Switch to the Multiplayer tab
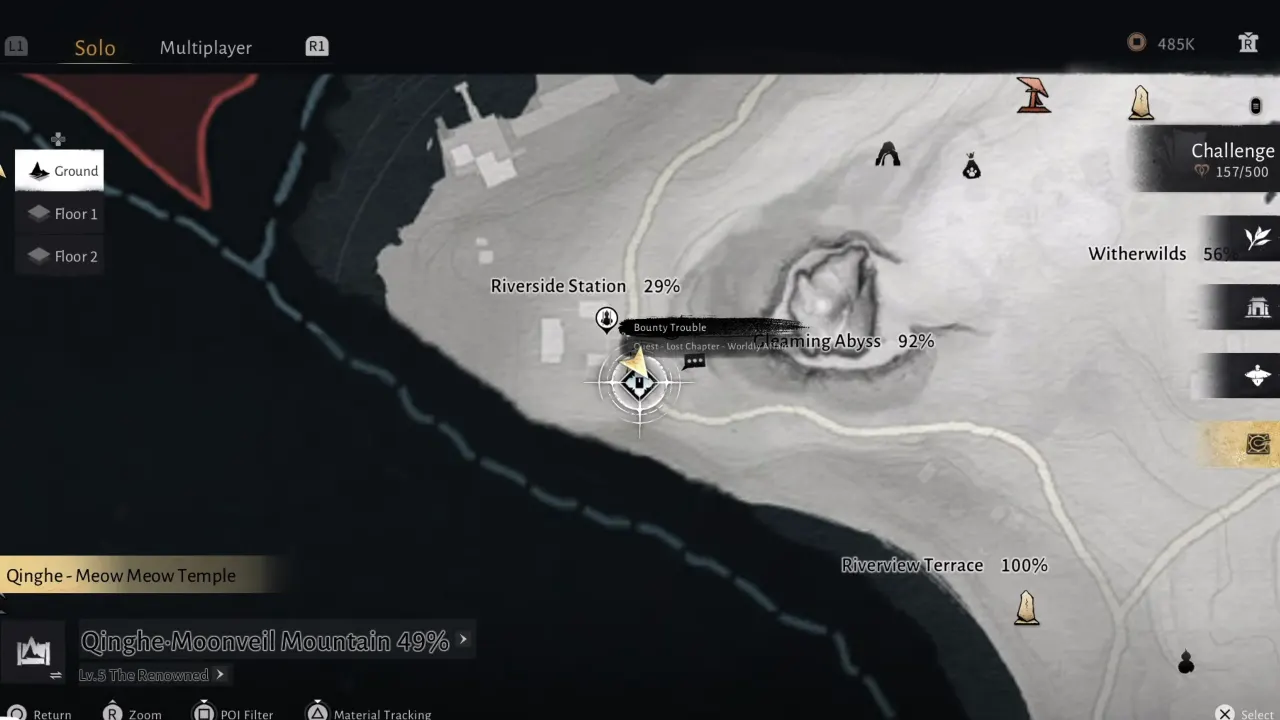The image size is (1280, 720). click(205, 47)
